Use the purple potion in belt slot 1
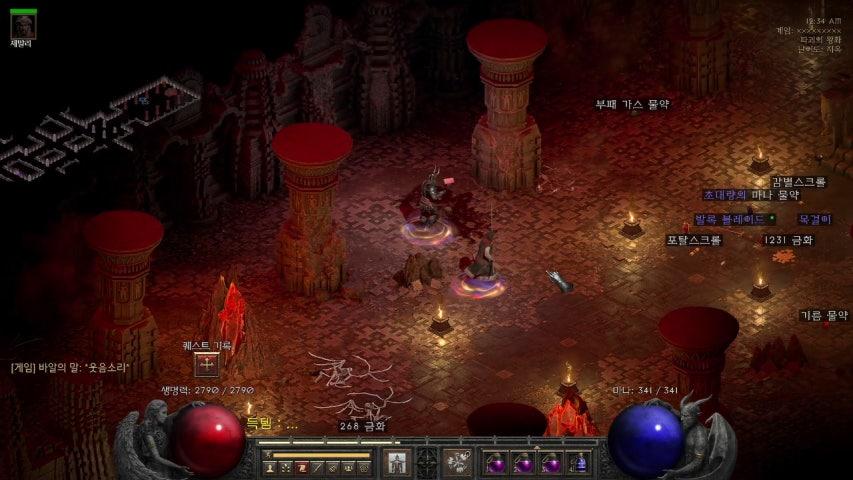Image resolution: width=853 pixels, height=480 pixels. click(x=494, y=463)
